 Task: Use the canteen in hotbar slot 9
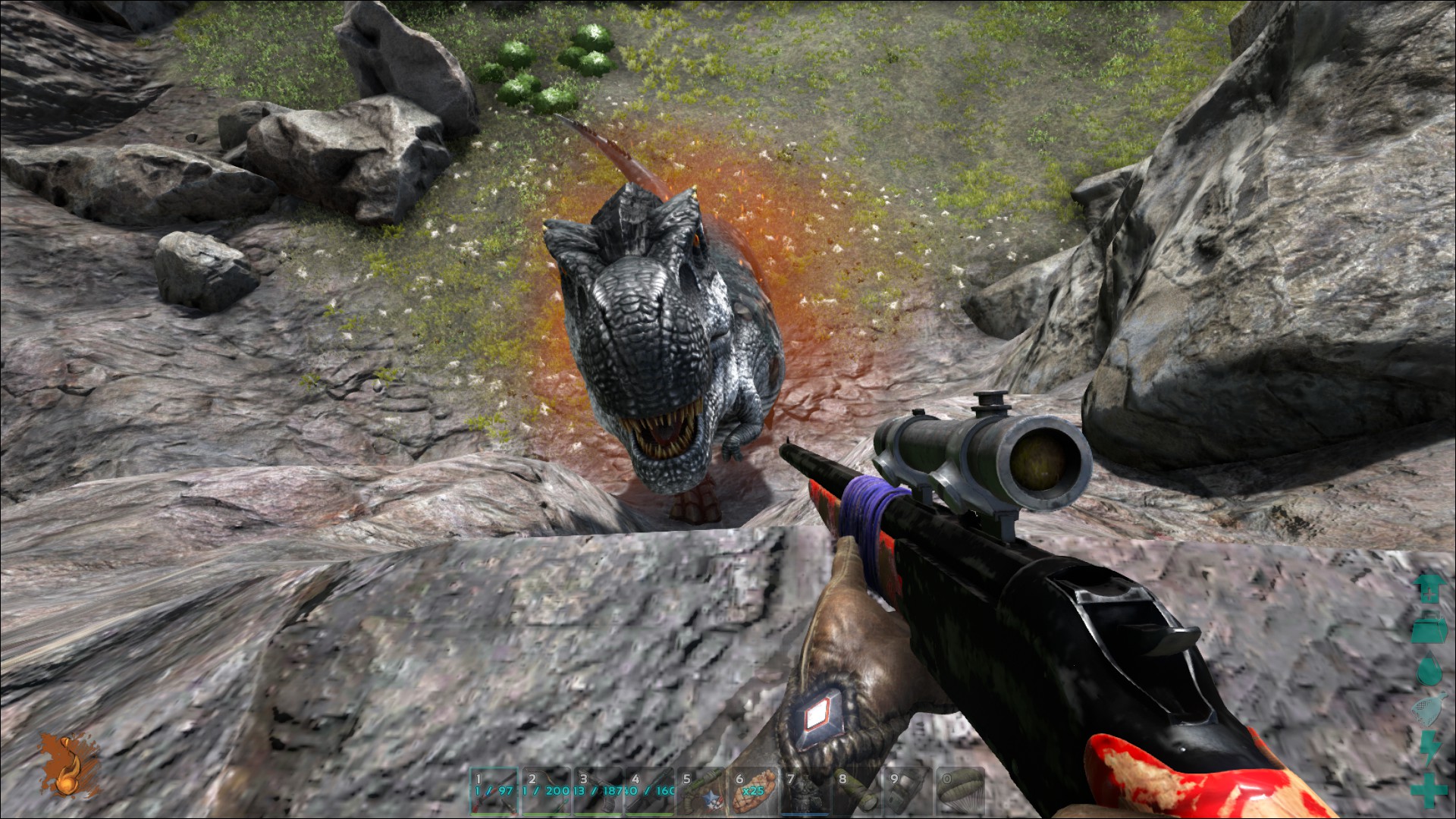tap(908, 791)
